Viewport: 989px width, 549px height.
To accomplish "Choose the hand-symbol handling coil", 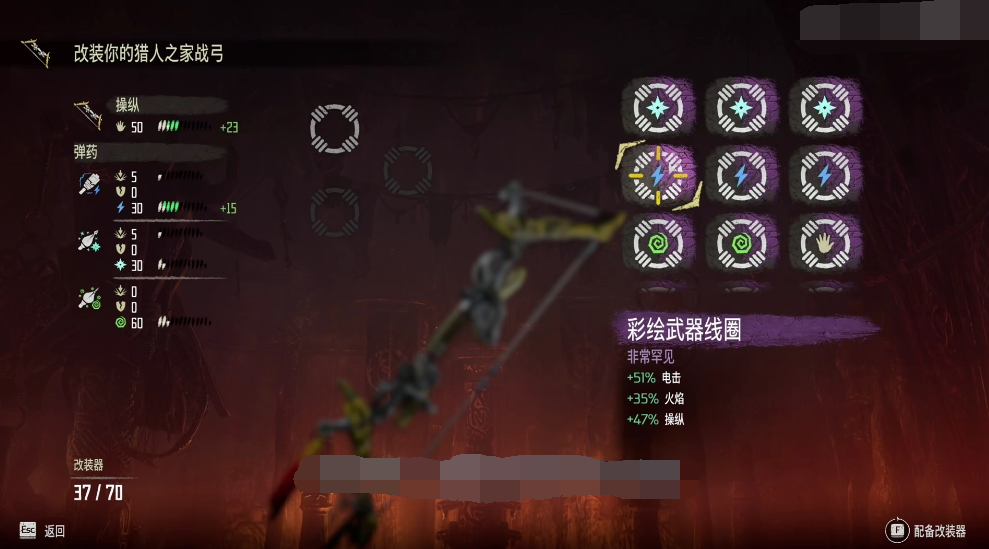I will 824,243.
